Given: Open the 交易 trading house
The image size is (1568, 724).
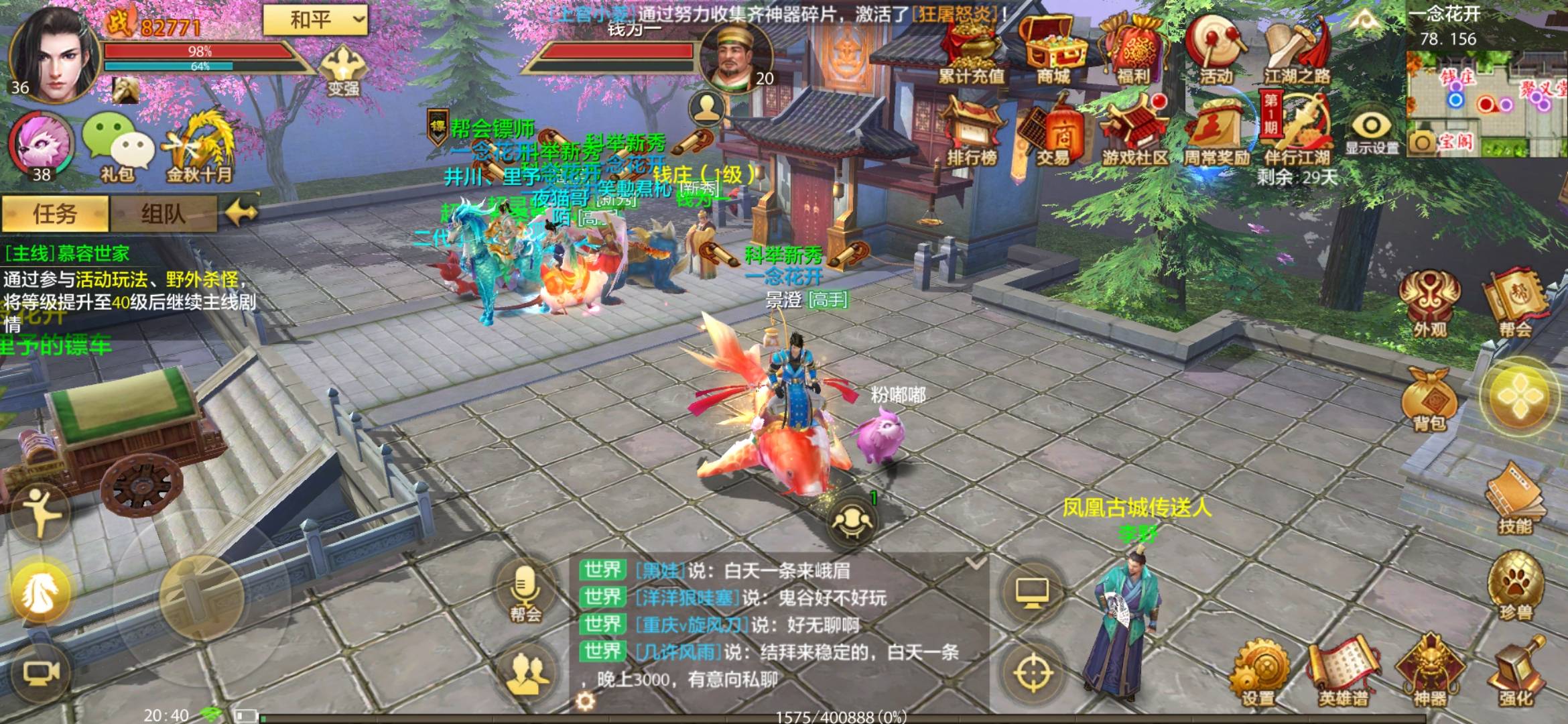Looking at the screenshot, I should [1053, 134].
